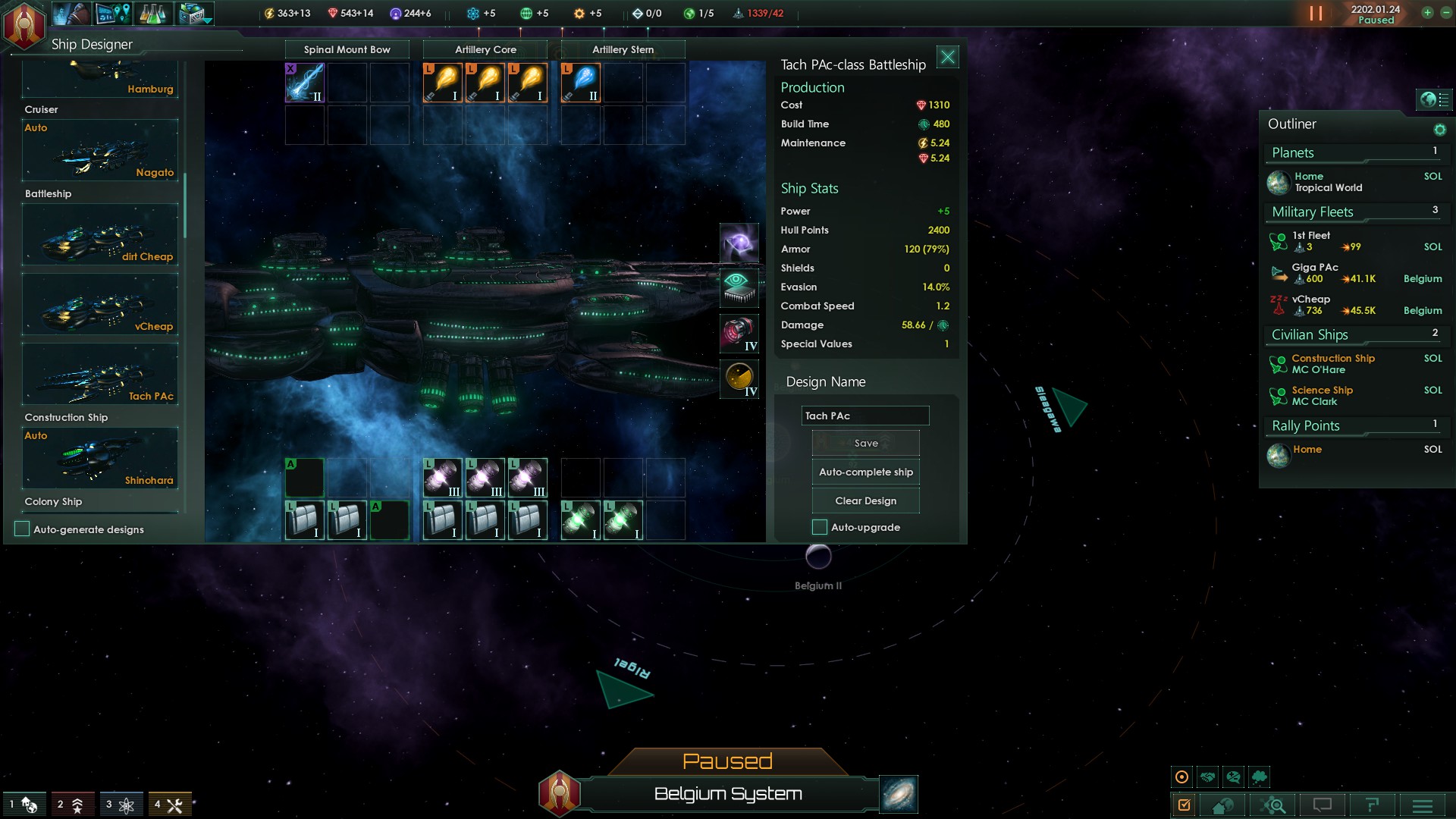This screenshot has height=819, width=1456.
Task: Open the Nagato cruiser design
Action: [100, 151]
